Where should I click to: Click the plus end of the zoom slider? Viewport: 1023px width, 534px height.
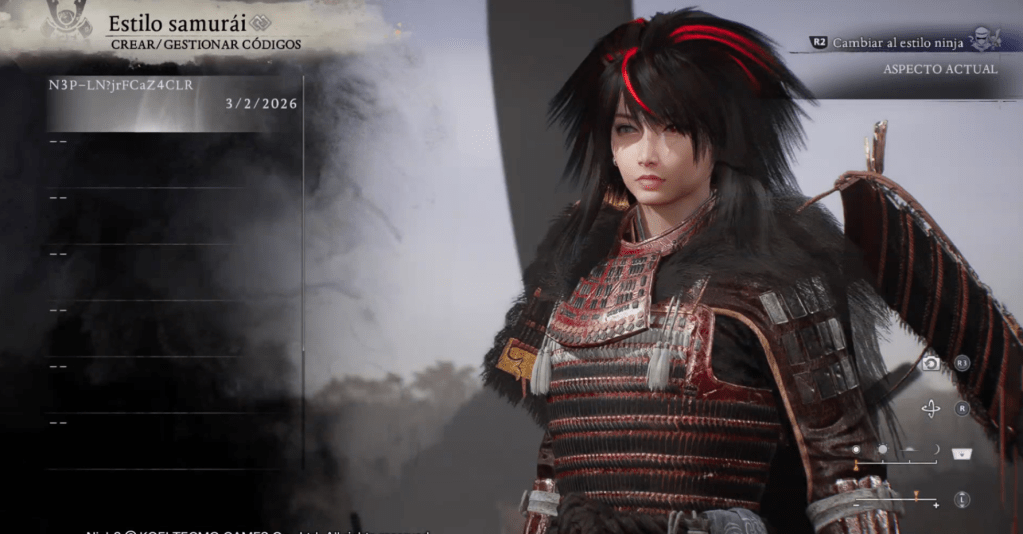coord(936,506)
